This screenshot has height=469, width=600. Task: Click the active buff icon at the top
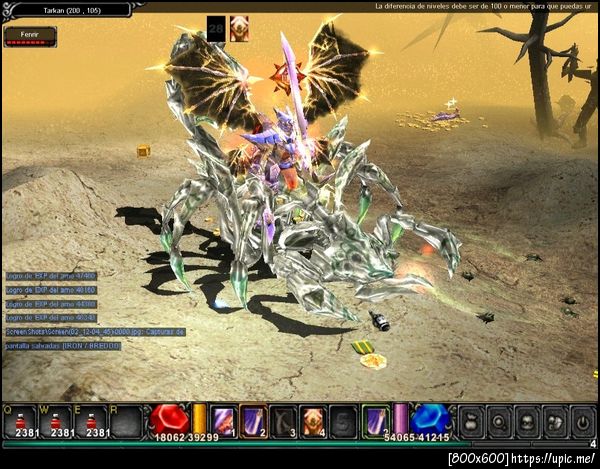(x=240, y=29)
